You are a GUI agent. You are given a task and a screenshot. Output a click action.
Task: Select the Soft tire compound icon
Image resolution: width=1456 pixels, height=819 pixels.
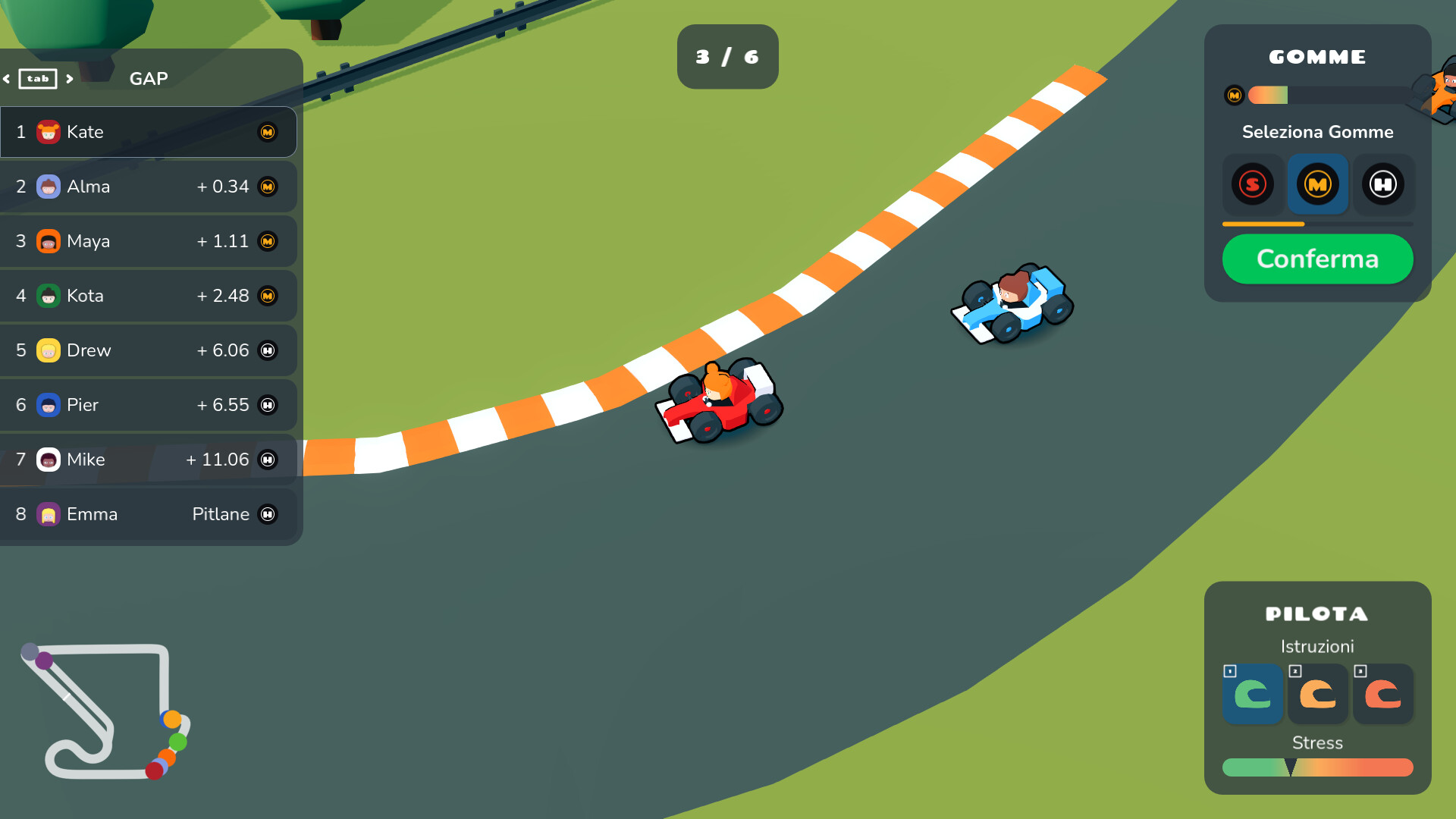1253,184
